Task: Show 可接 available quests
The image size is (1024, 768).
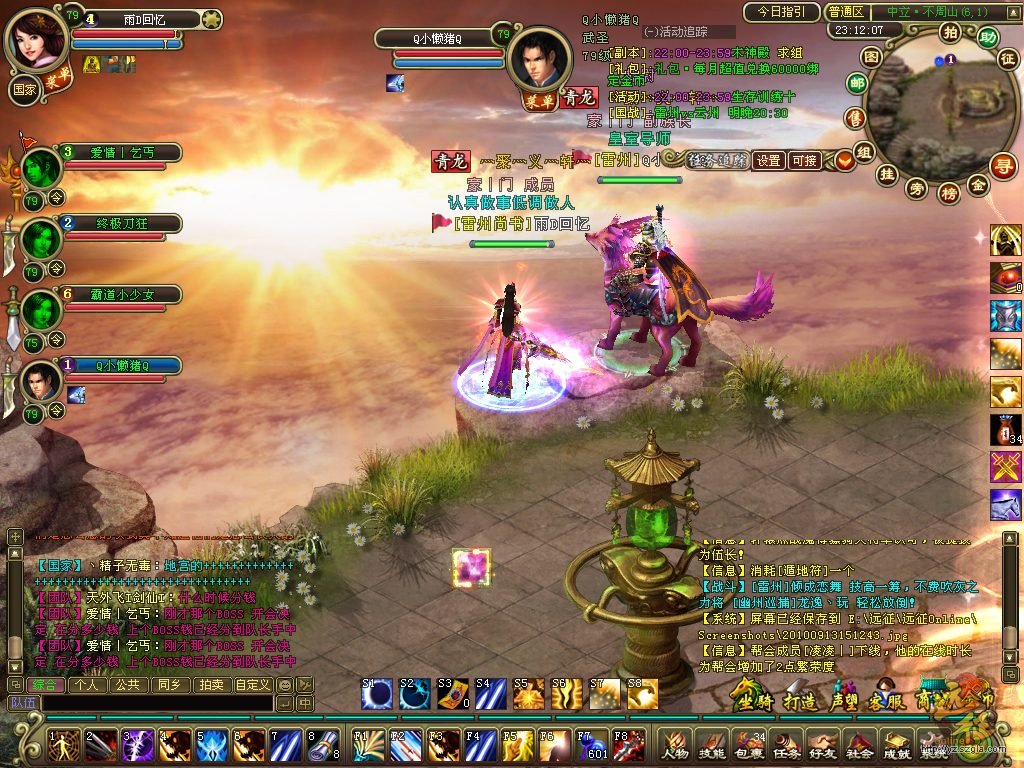Action: 804,160
